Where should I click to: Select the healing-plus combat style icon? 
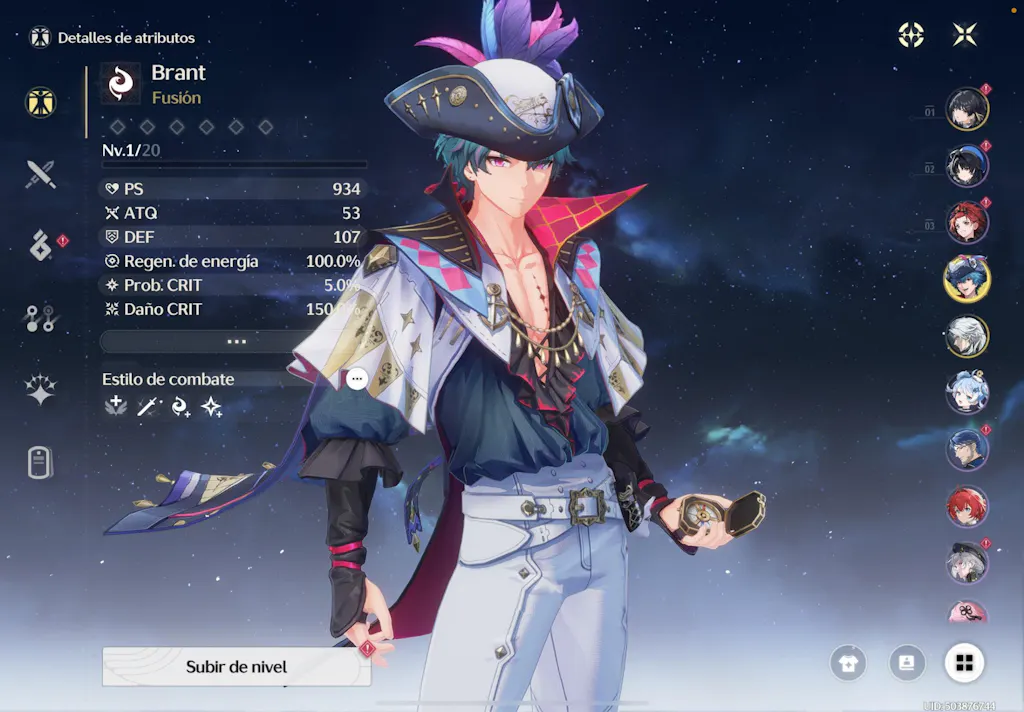click(116, 406)
